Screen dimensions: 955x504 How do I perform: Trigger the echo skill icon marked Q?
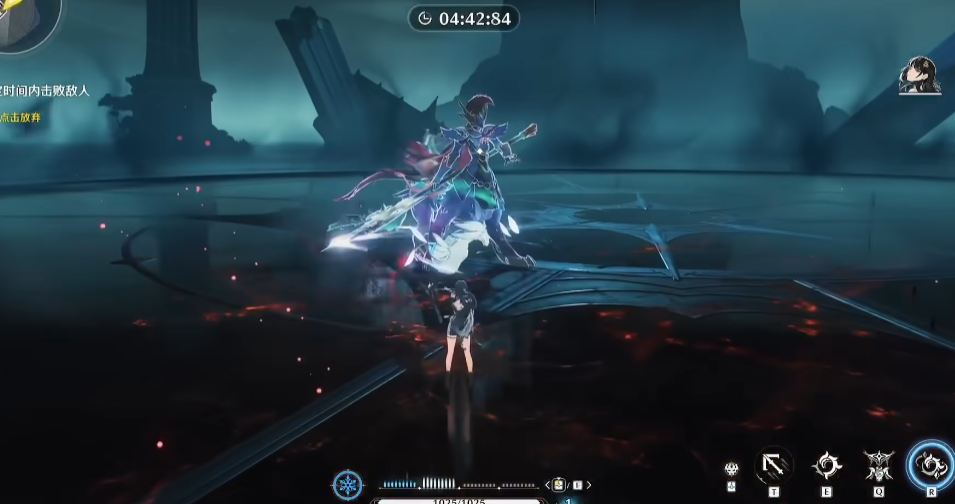879,465
